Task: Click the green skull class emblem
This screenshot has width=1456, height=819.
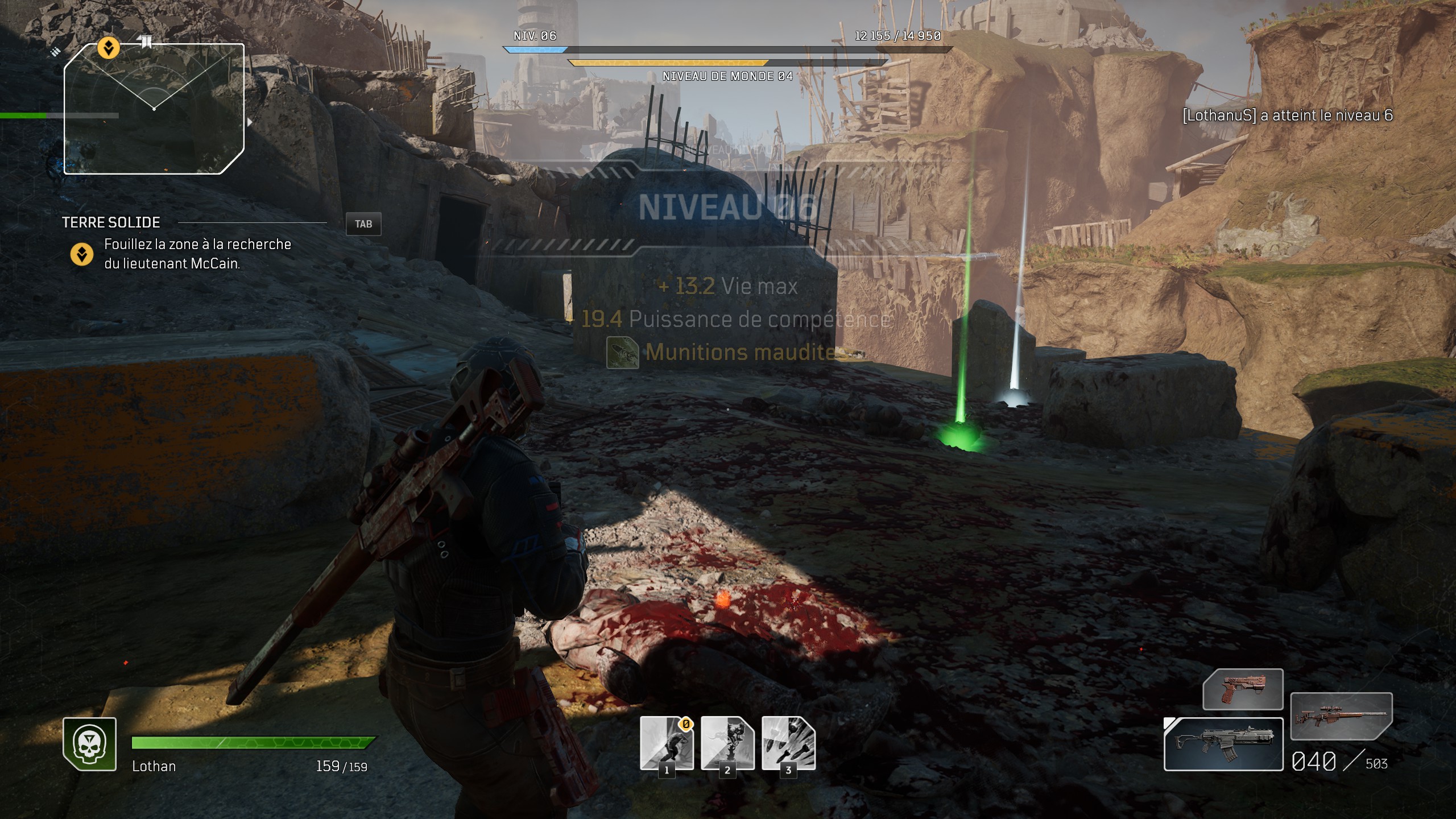Action: (90, 744)
